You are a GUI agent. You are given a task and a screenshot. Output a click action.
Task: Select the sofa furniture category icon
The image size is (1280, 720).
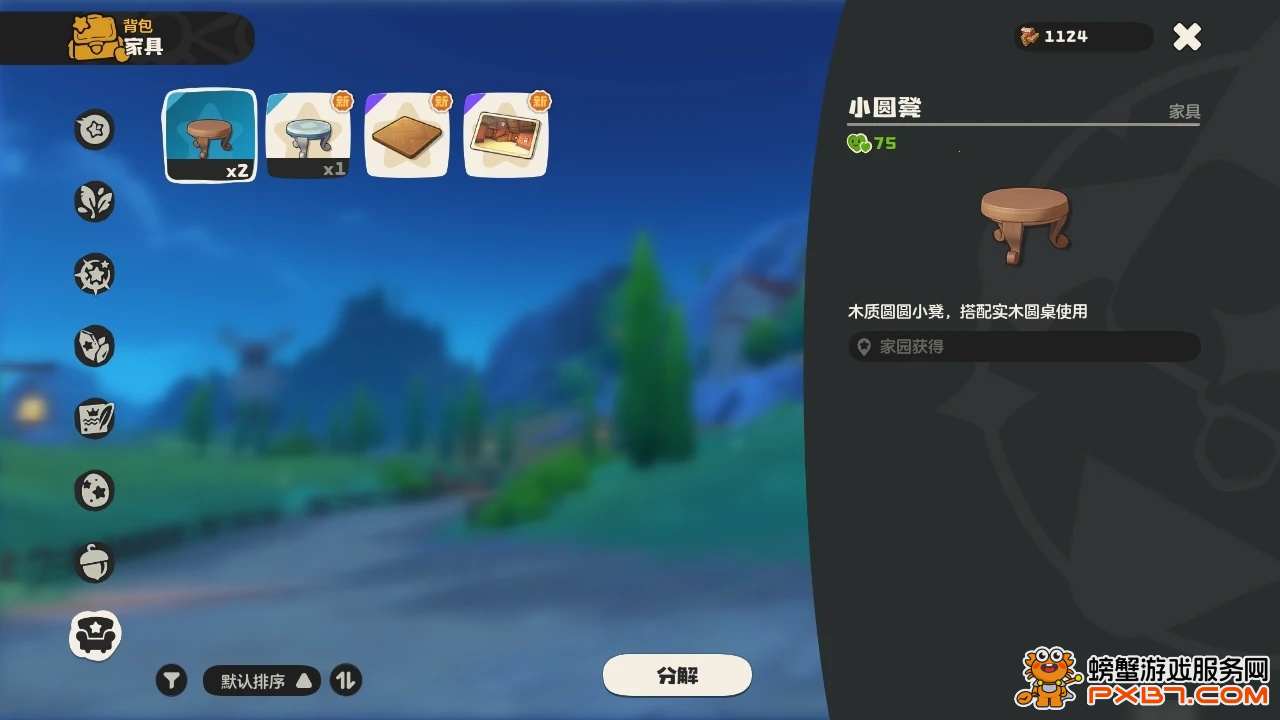click(94, 634)
